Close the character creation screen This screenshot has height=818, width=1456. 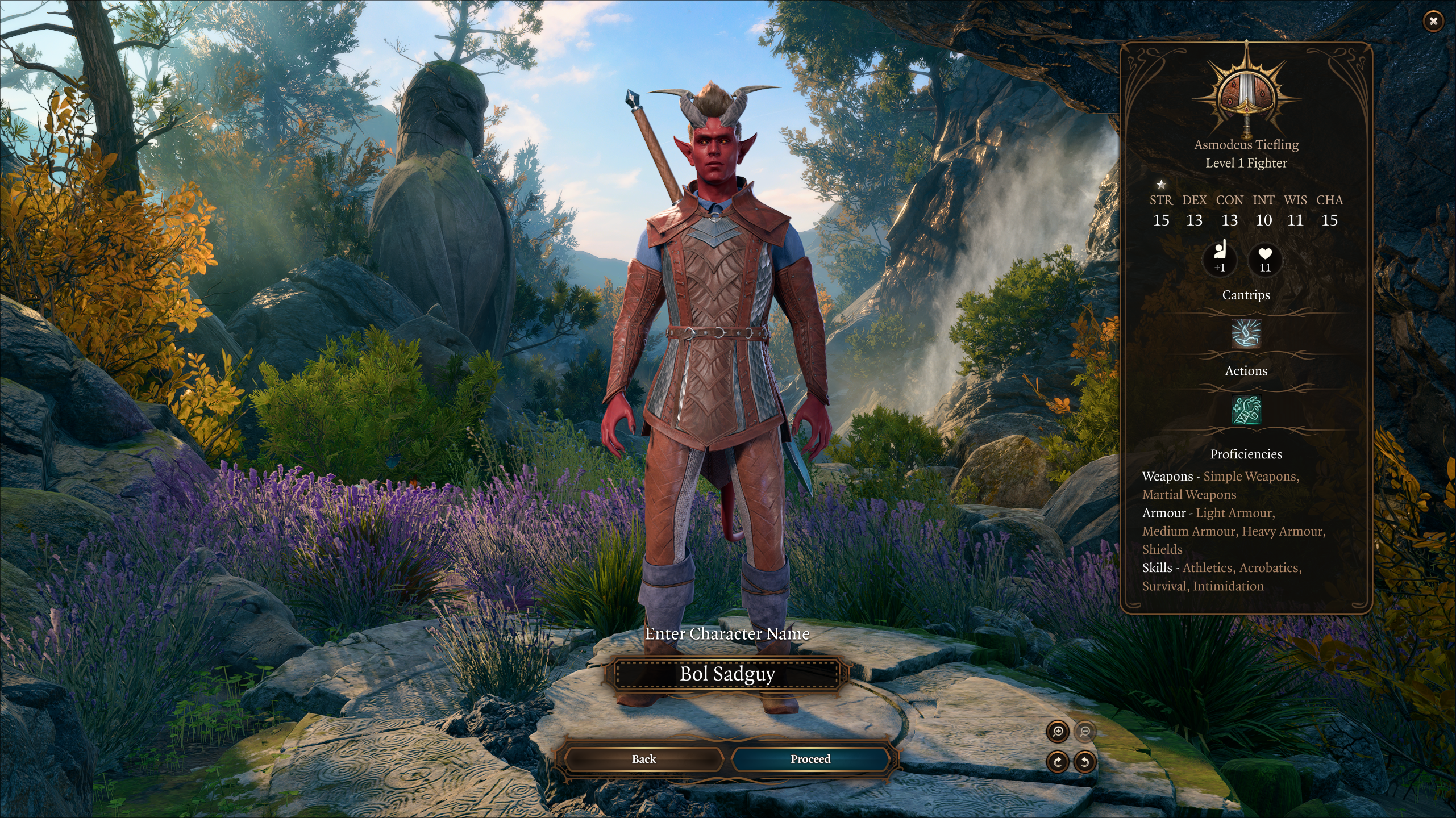click(x=1433, y=22)
